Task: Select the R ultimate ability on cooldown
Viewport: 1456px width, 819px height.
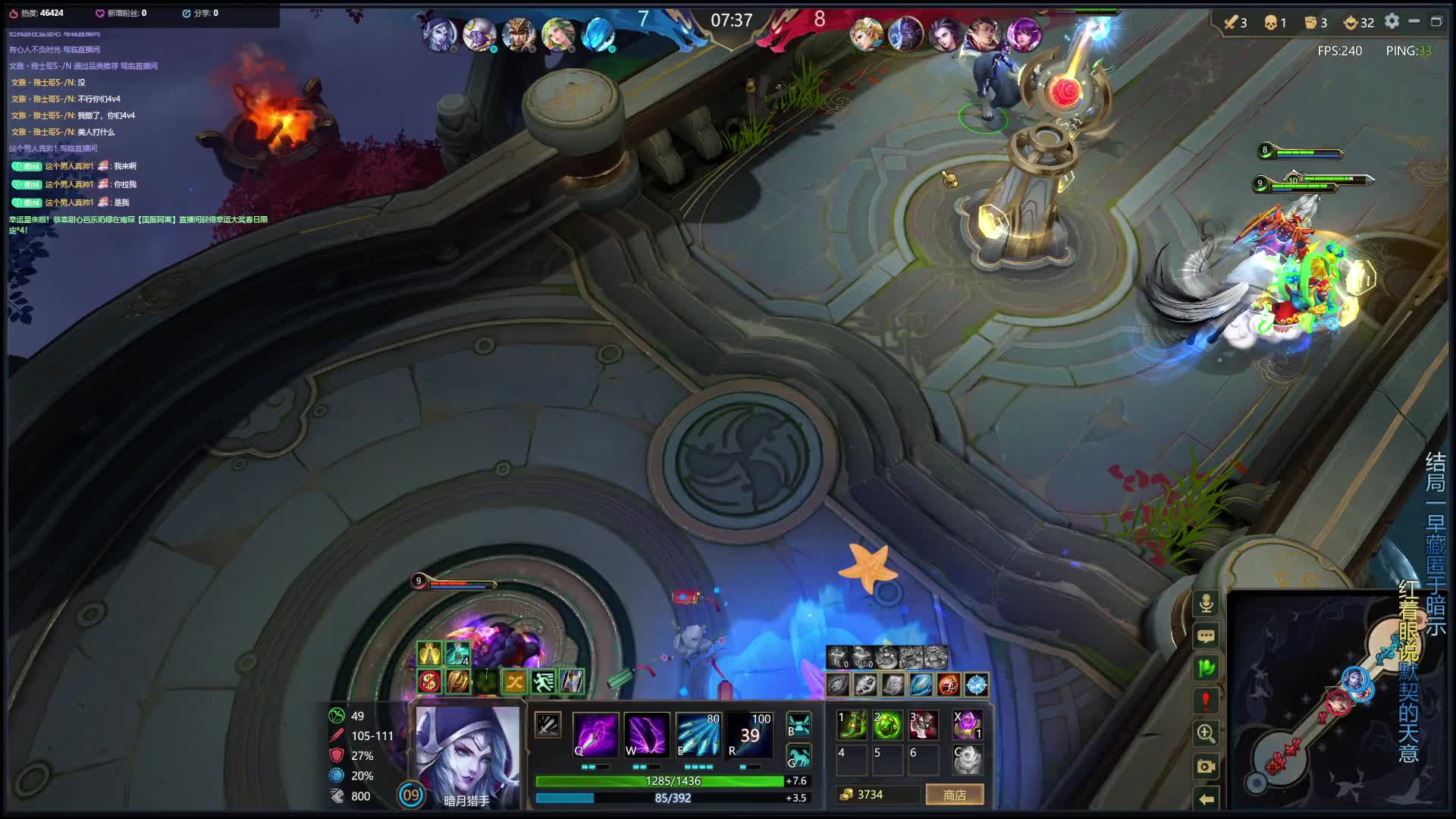Action: pyautogui.click(x=749, y=734)
